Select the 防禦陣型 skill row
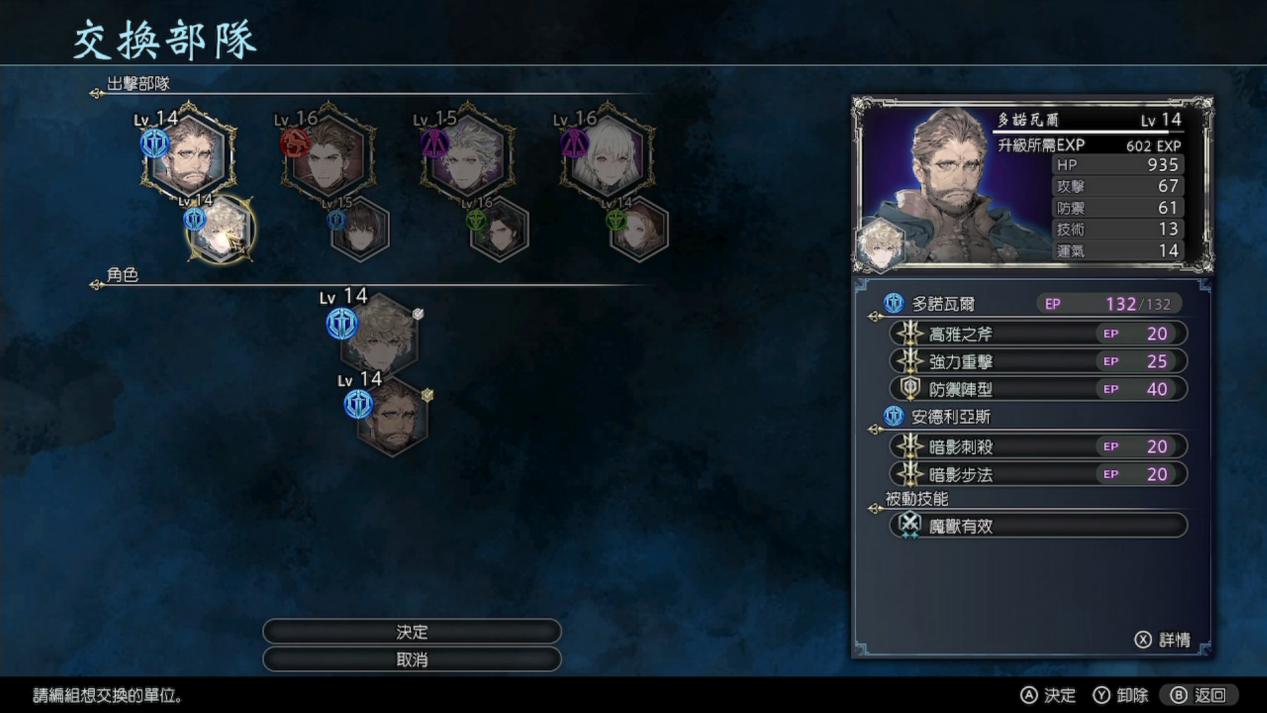Image resolution: width=1267 pixels, height=713 pixels. 1037,389
